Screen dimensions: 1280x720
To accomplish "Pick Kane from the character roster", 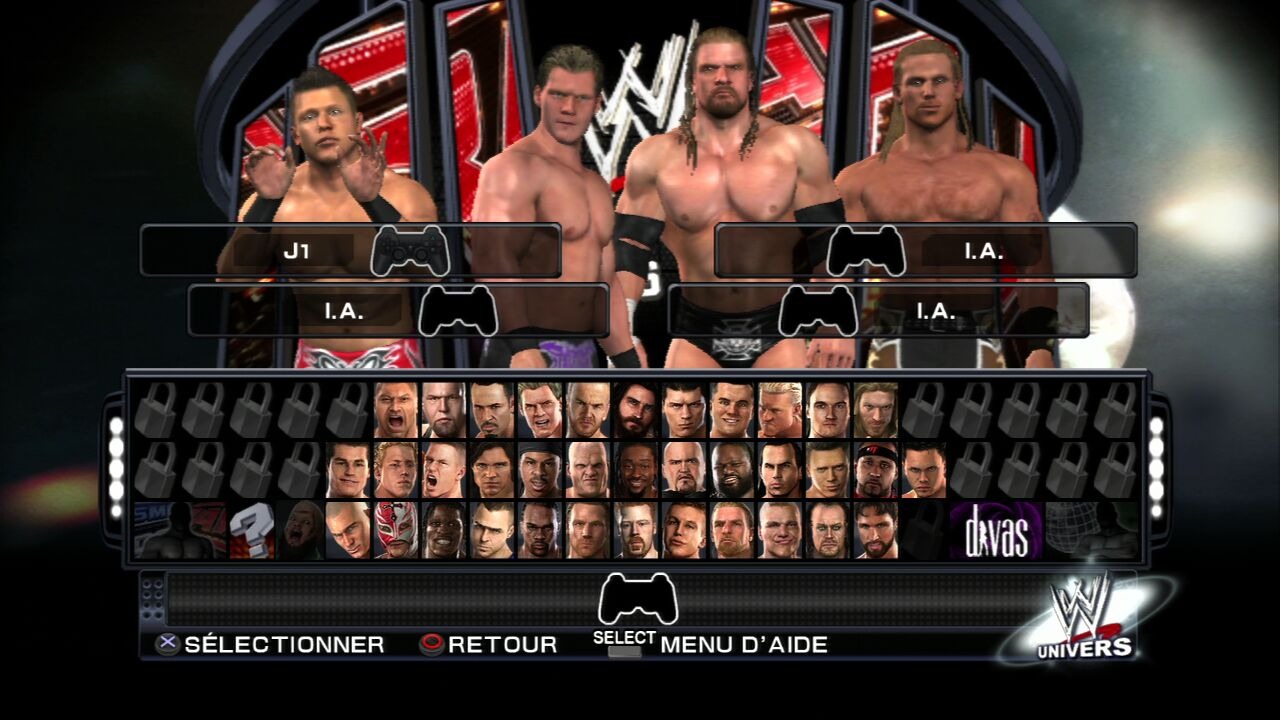I will click(x=588, y=470).
